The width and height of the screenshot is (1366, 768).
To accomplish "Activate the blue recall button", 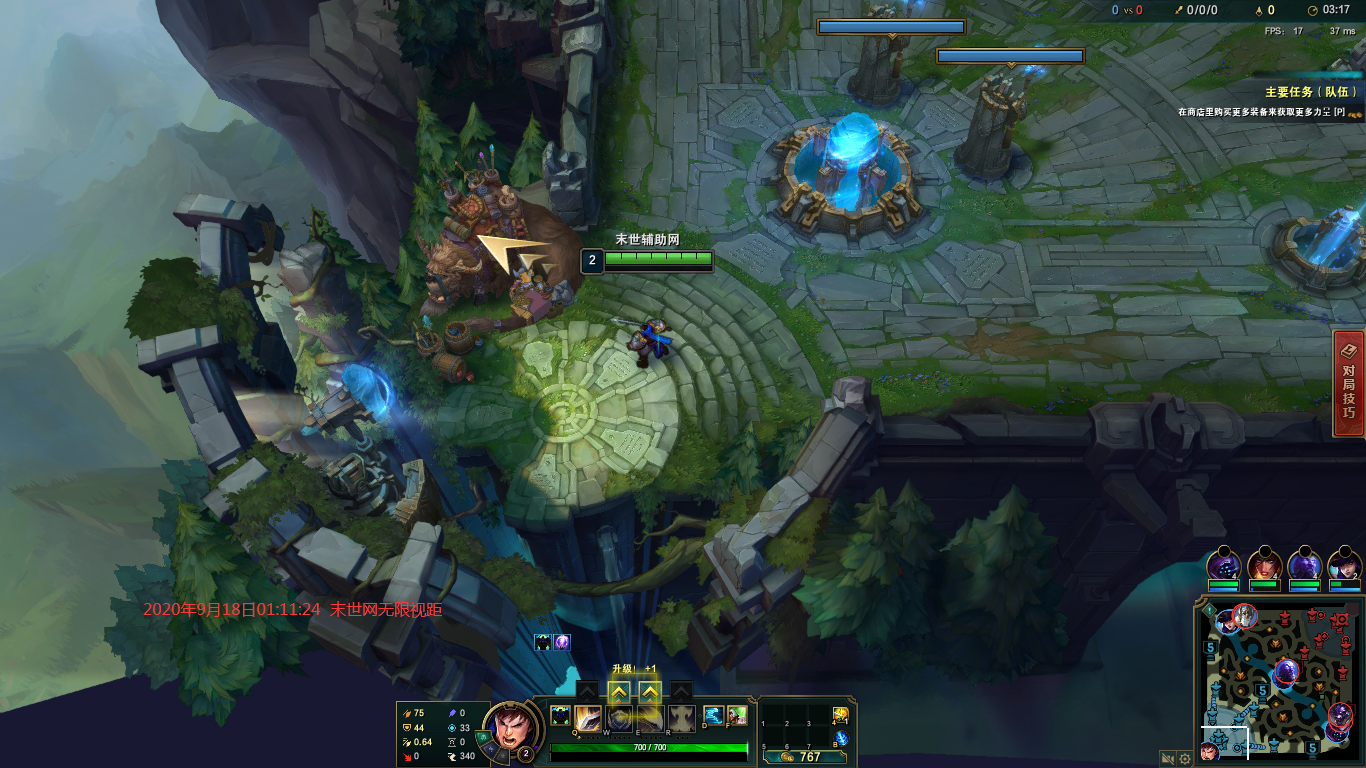I will 841,738.
